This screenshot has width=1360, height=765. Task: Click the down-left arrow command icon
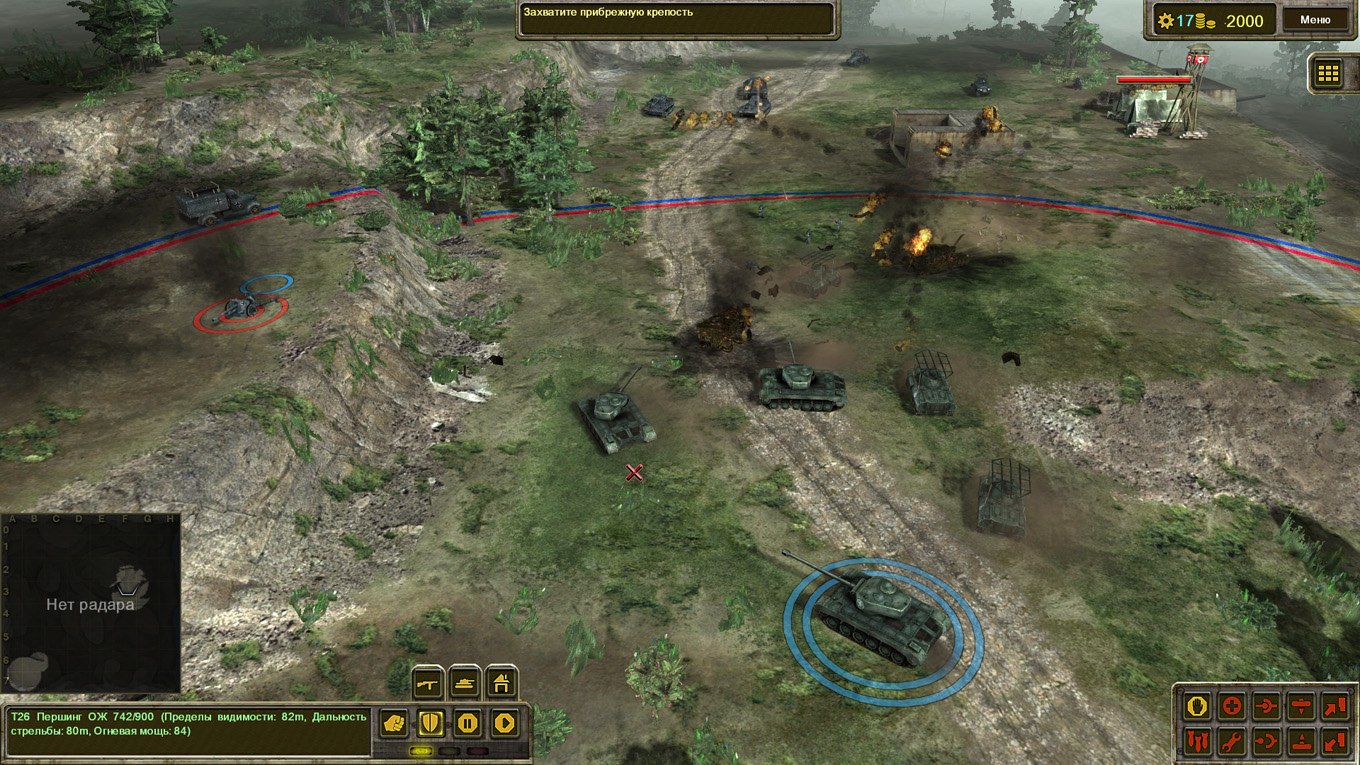tap(1334, 741)
